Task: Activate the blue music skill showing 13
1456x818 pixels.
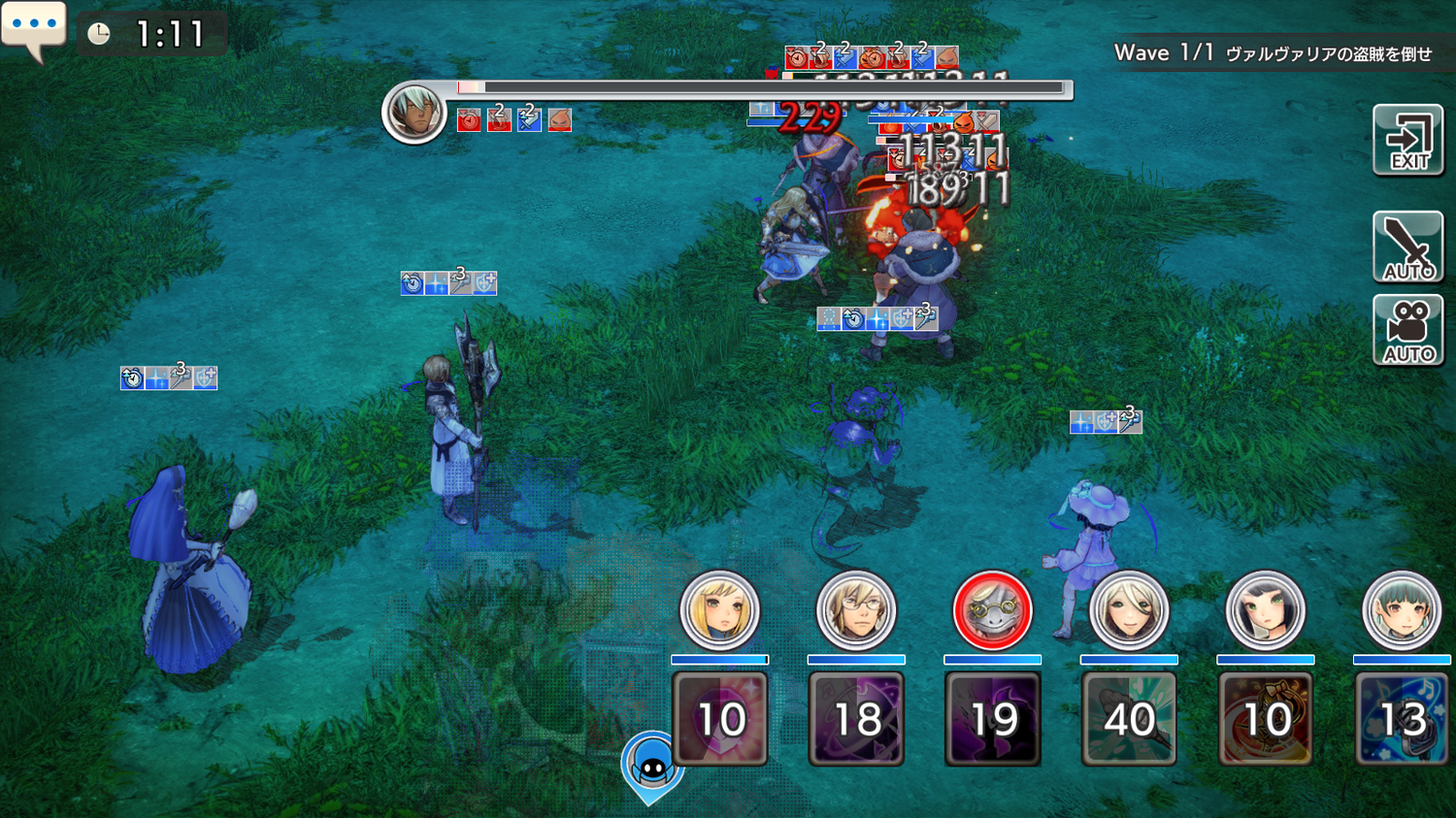Action: click(1402, 719)
